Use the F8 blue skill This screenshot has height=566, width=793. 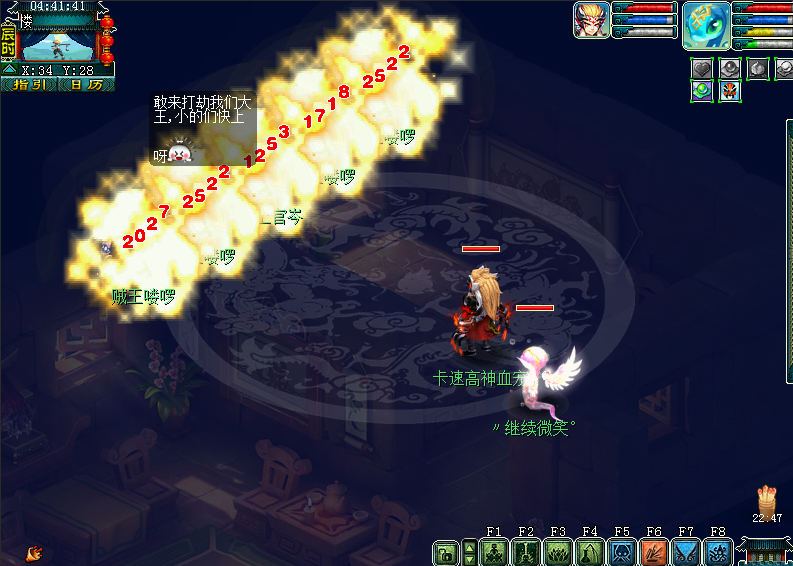(x=718, y=552)
